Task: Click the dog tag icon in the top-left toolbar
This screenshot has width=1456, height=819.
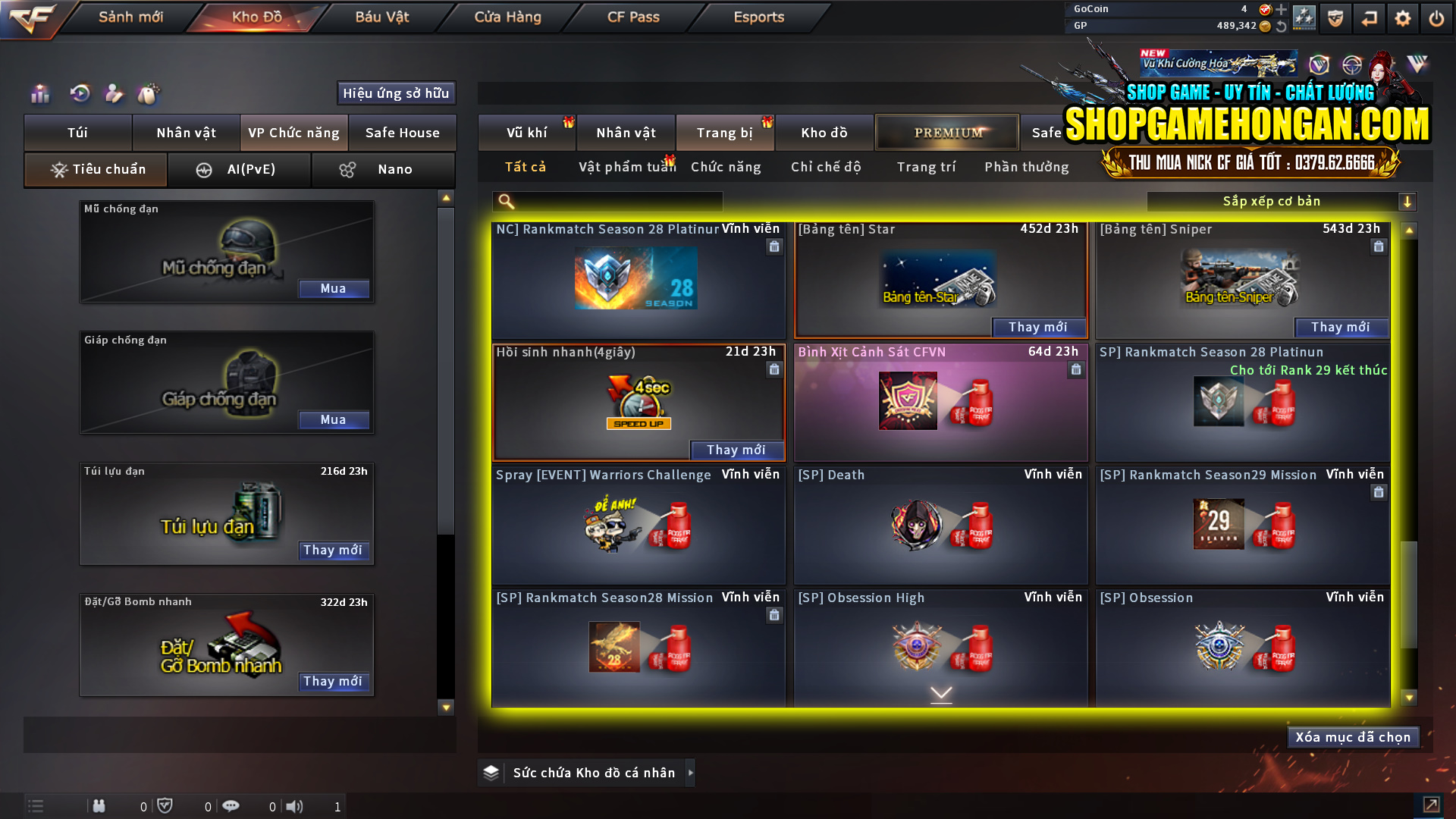Action: tap(149, 95)
